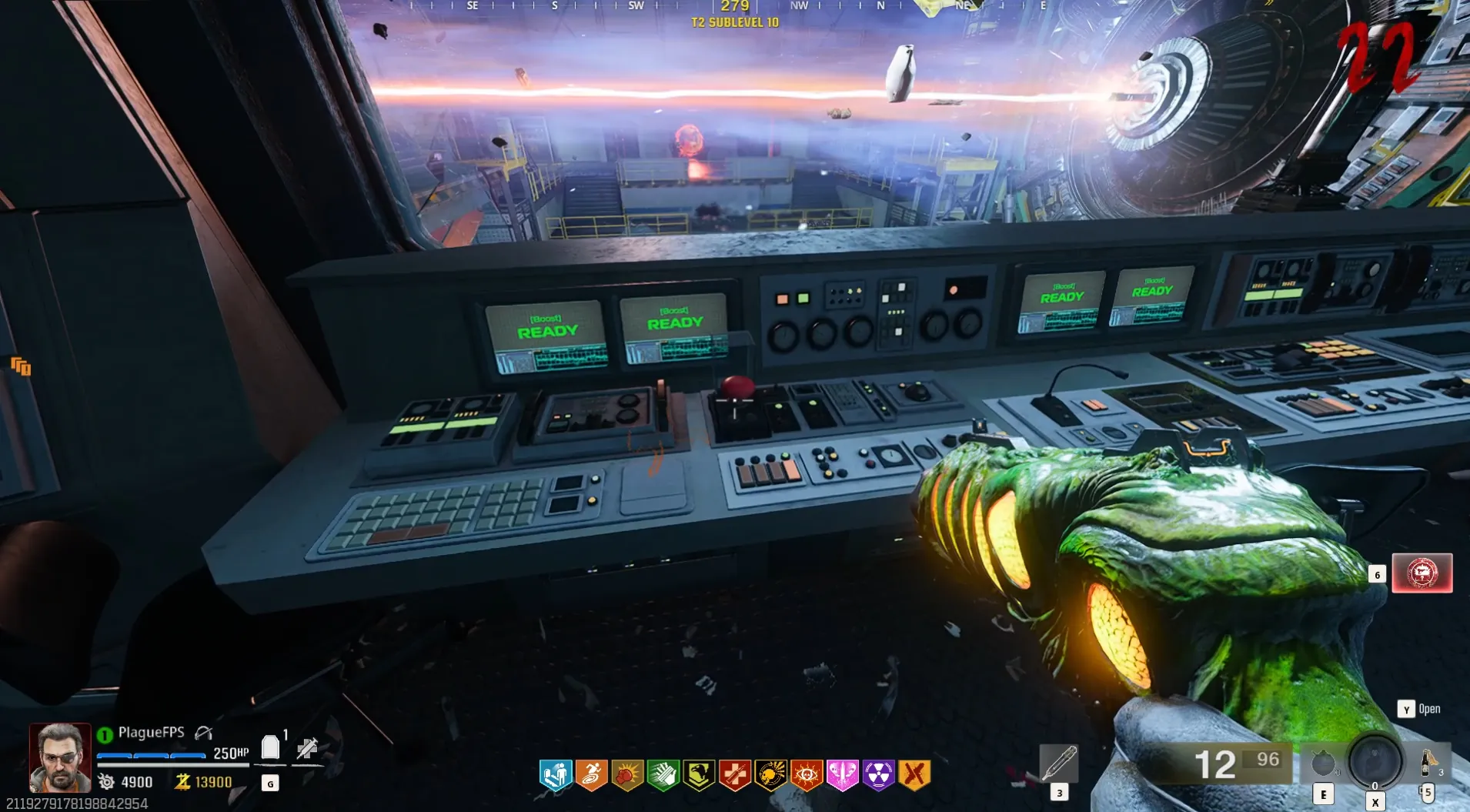The image size is (1470, 812).
Task: Use the self-revive syringe icon
Action: (307, 747)
